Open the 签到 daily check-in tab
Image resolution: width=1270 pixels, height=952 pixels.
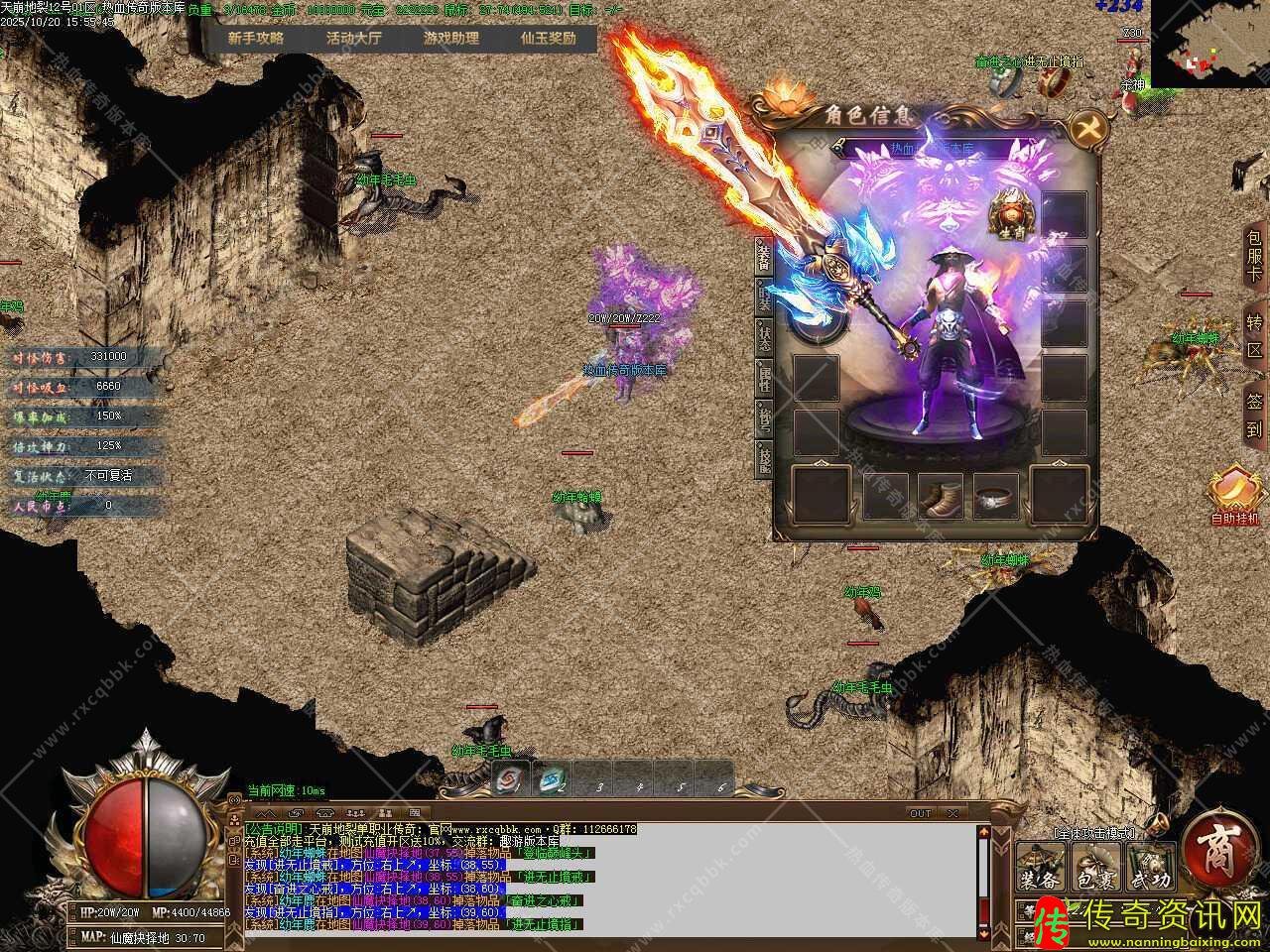pyautogui.click(x=1255, y=416)
